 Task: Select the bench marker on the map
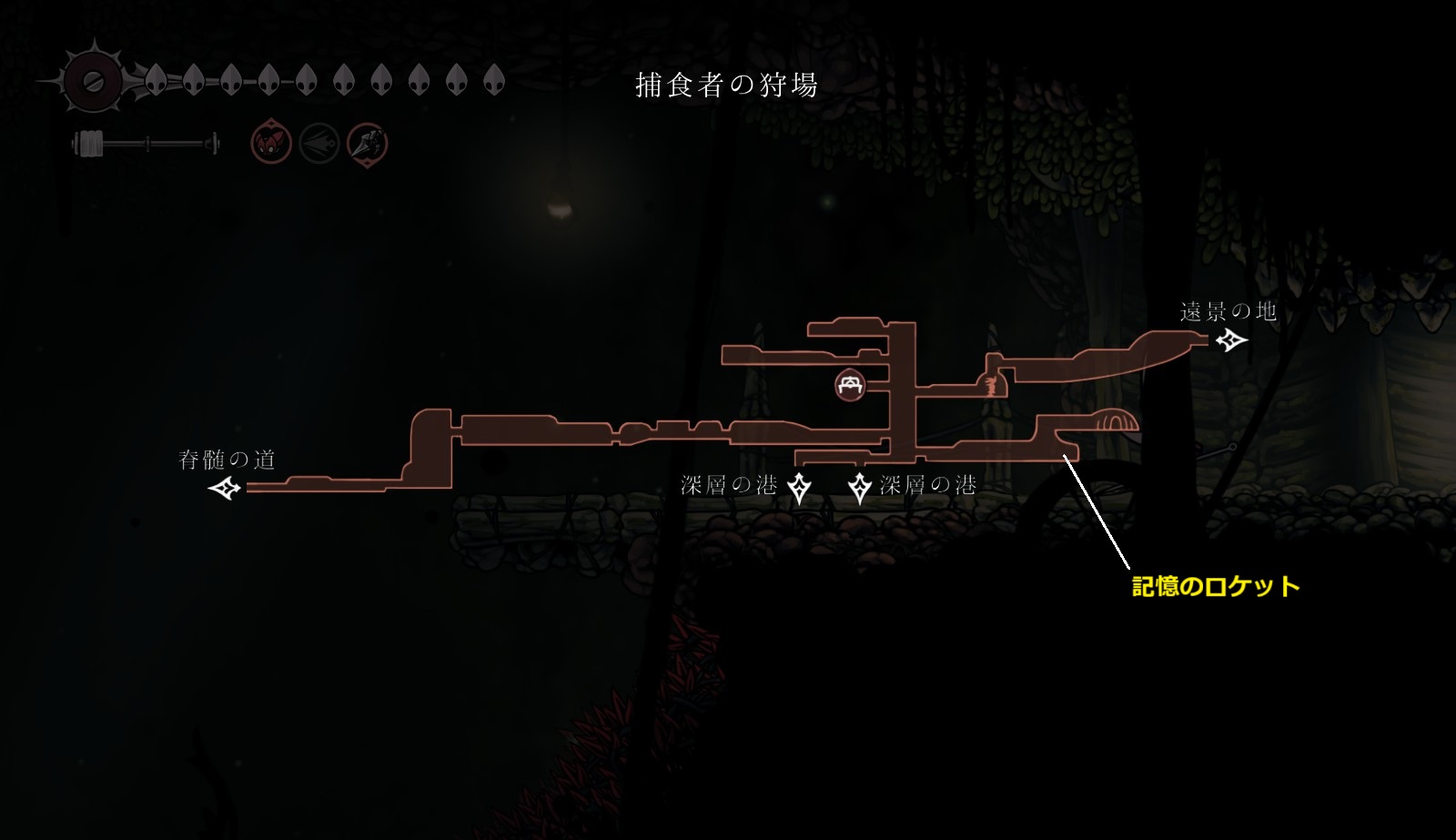(850, 384)
